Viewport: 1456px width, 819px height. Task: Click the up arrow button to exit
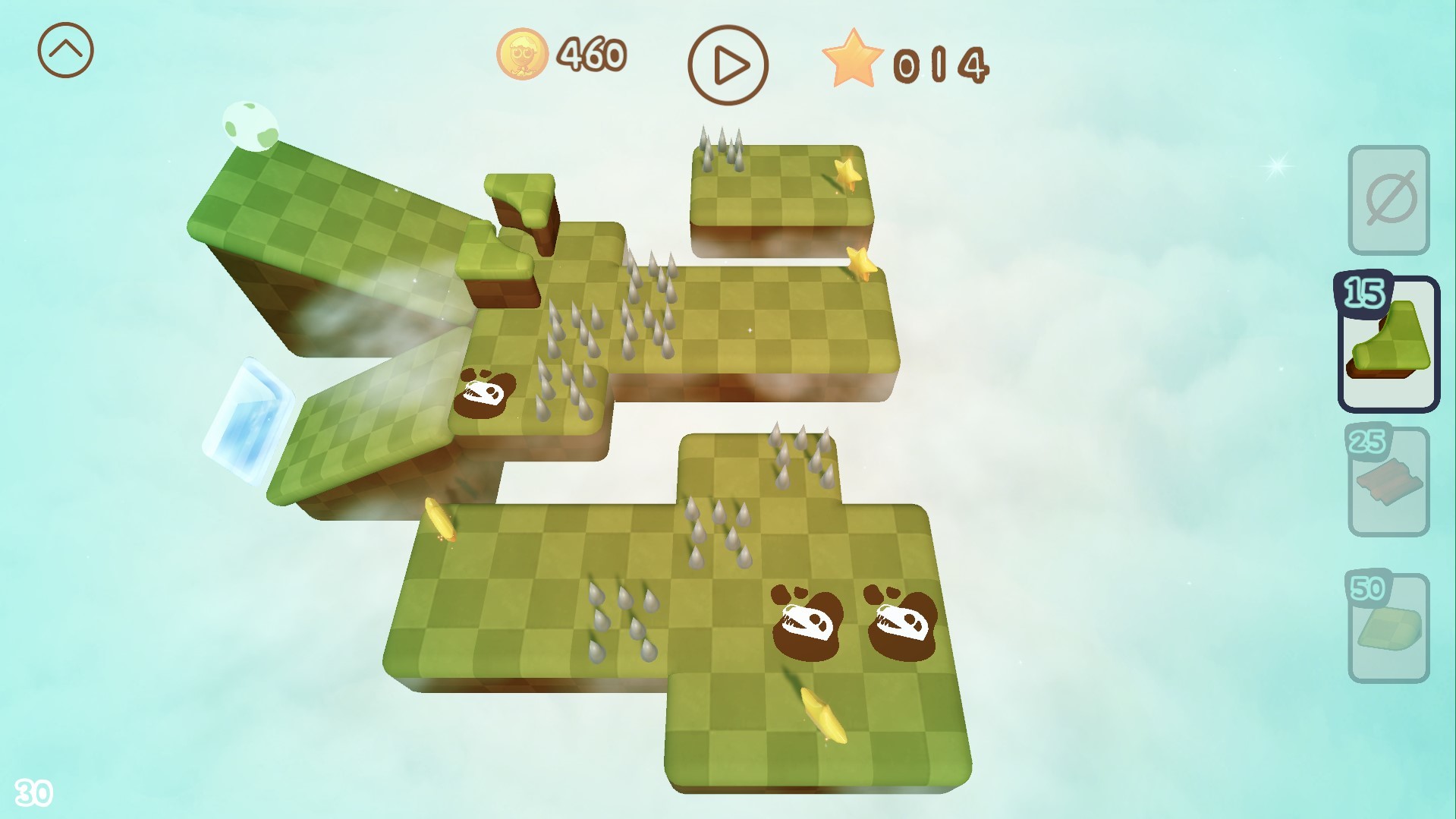pyautogui.click(x=67, y=49)
